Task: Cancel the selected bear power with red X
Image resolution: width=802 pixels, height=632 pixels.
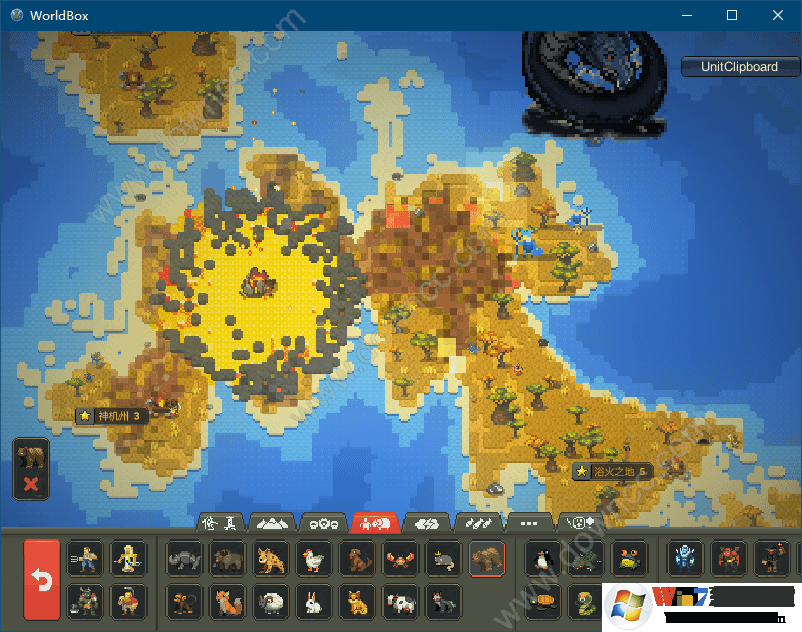Action: (31, 484)
